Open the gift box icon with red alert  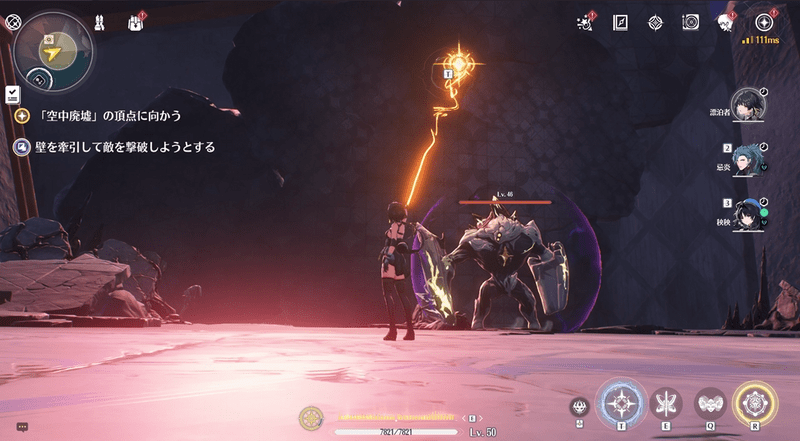tap(136, 21)
